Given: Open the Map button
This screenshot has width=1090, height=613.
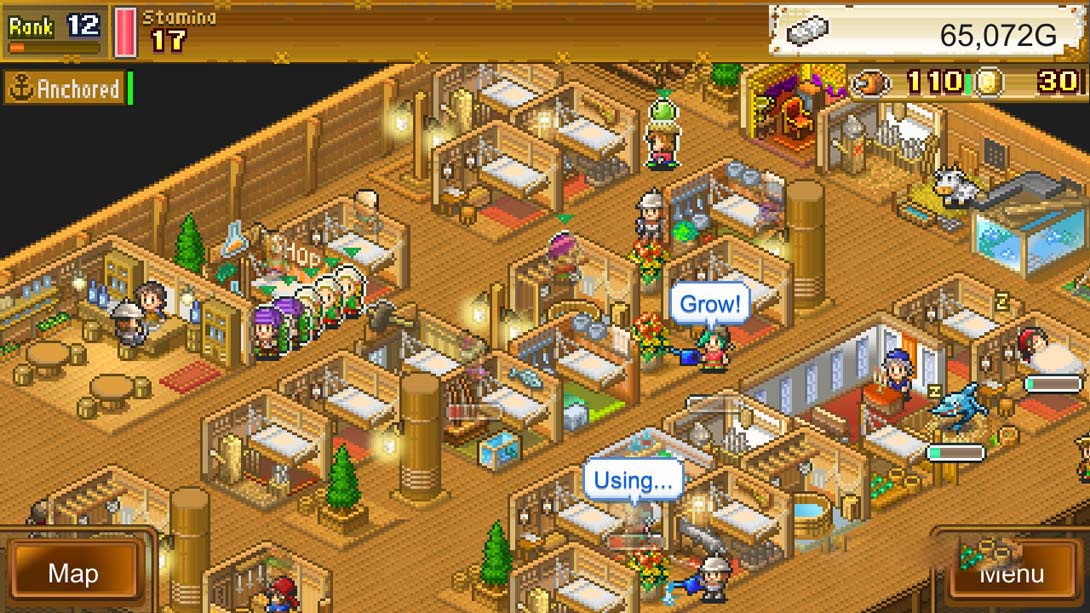Looking at the screenshot, I should coord(74,573).
